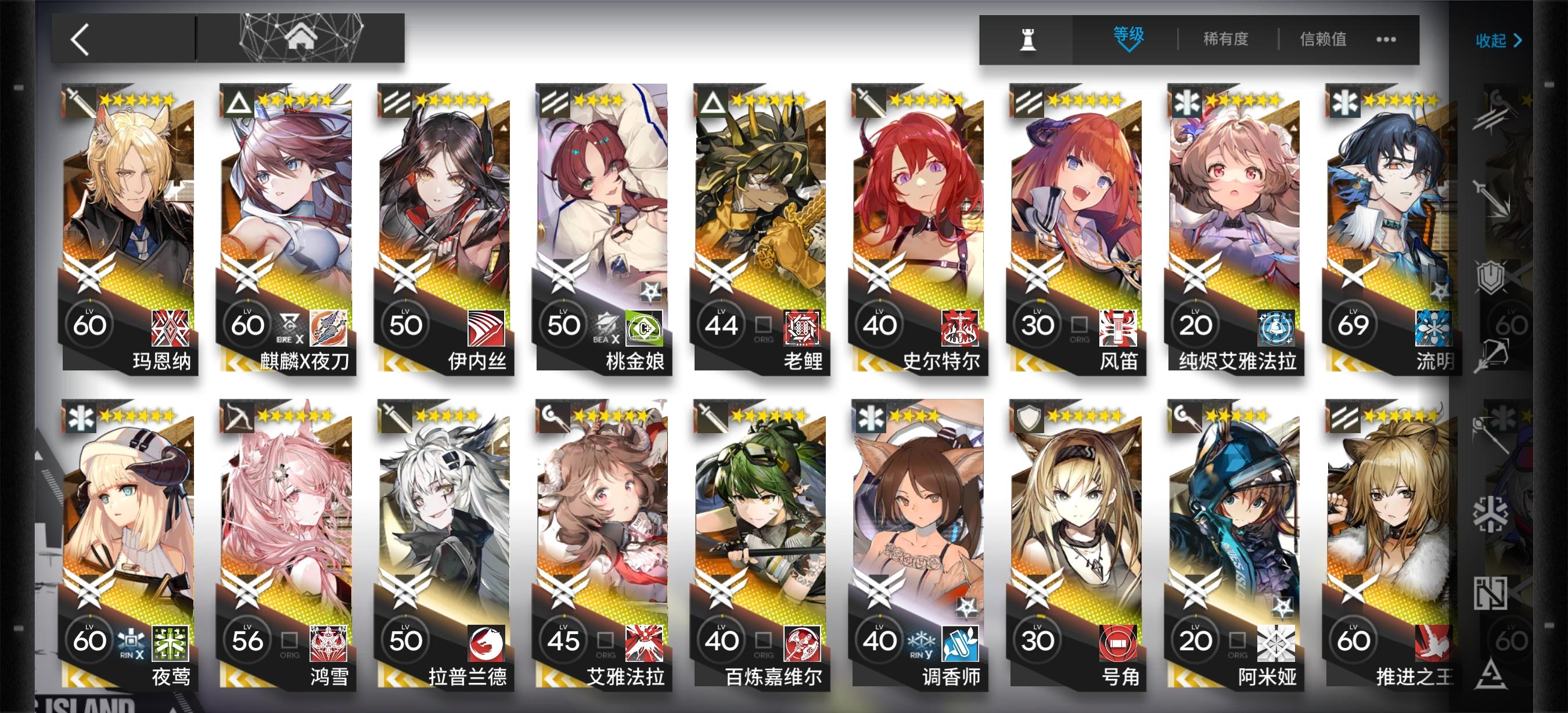Open the '...' extra sorting options
Viewport: 1568px width, 713px height.
pyautogui.click(x=1386, y=39)
